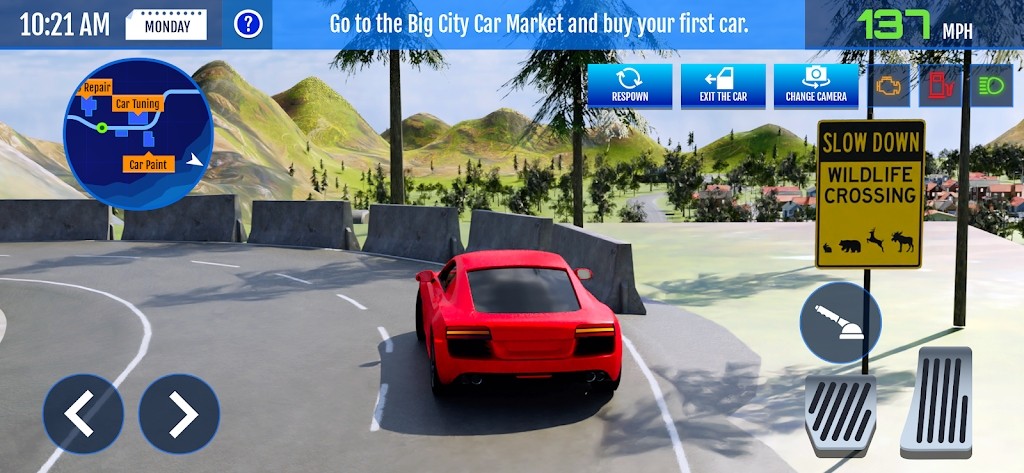Open the Monday calendar
Image resolution: width=1024 pixels, height=473 pixels.
166,25
